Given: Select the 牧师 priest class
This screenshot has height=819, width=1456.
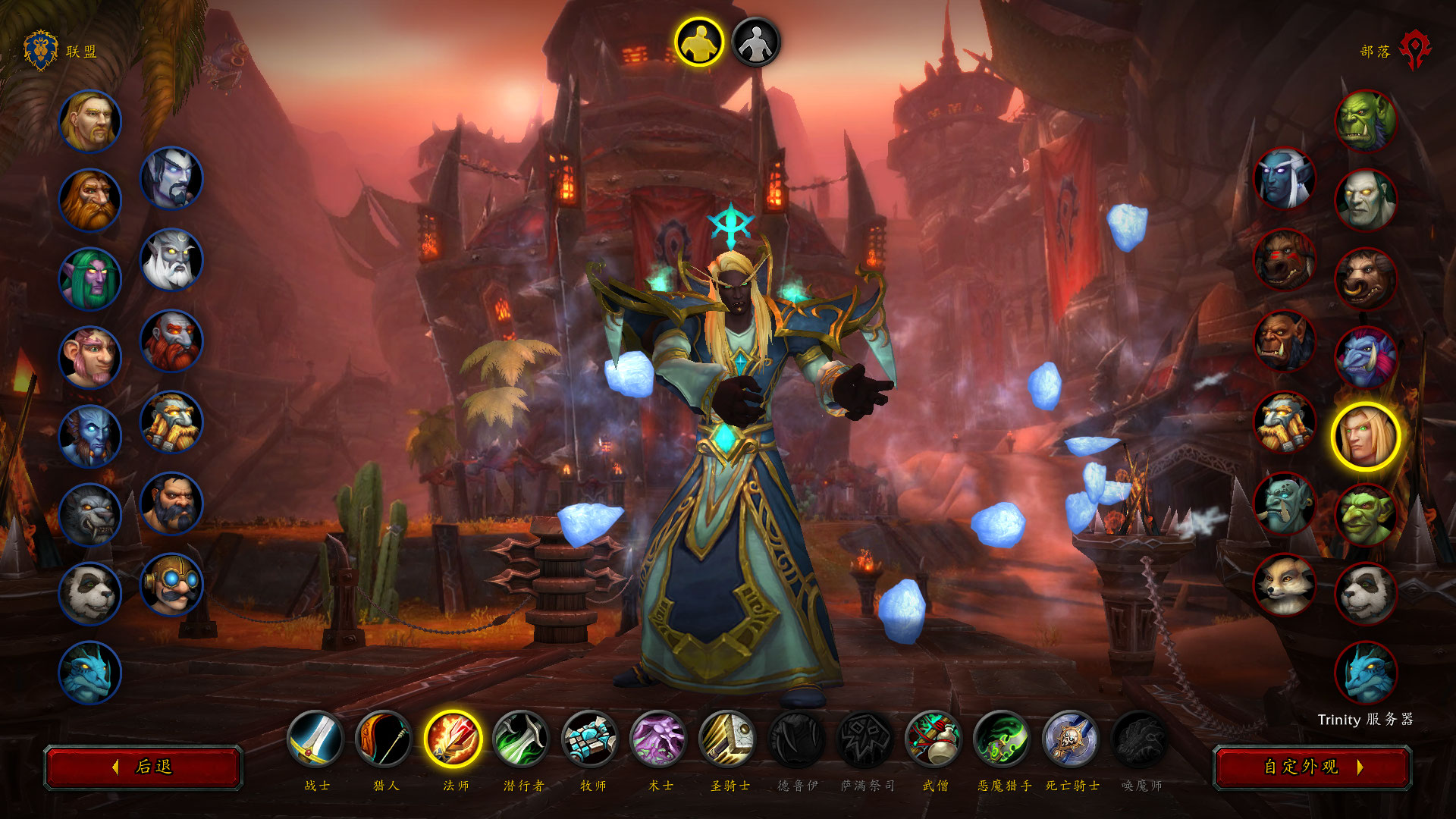Looking at the screenshot, I should 591,739.
